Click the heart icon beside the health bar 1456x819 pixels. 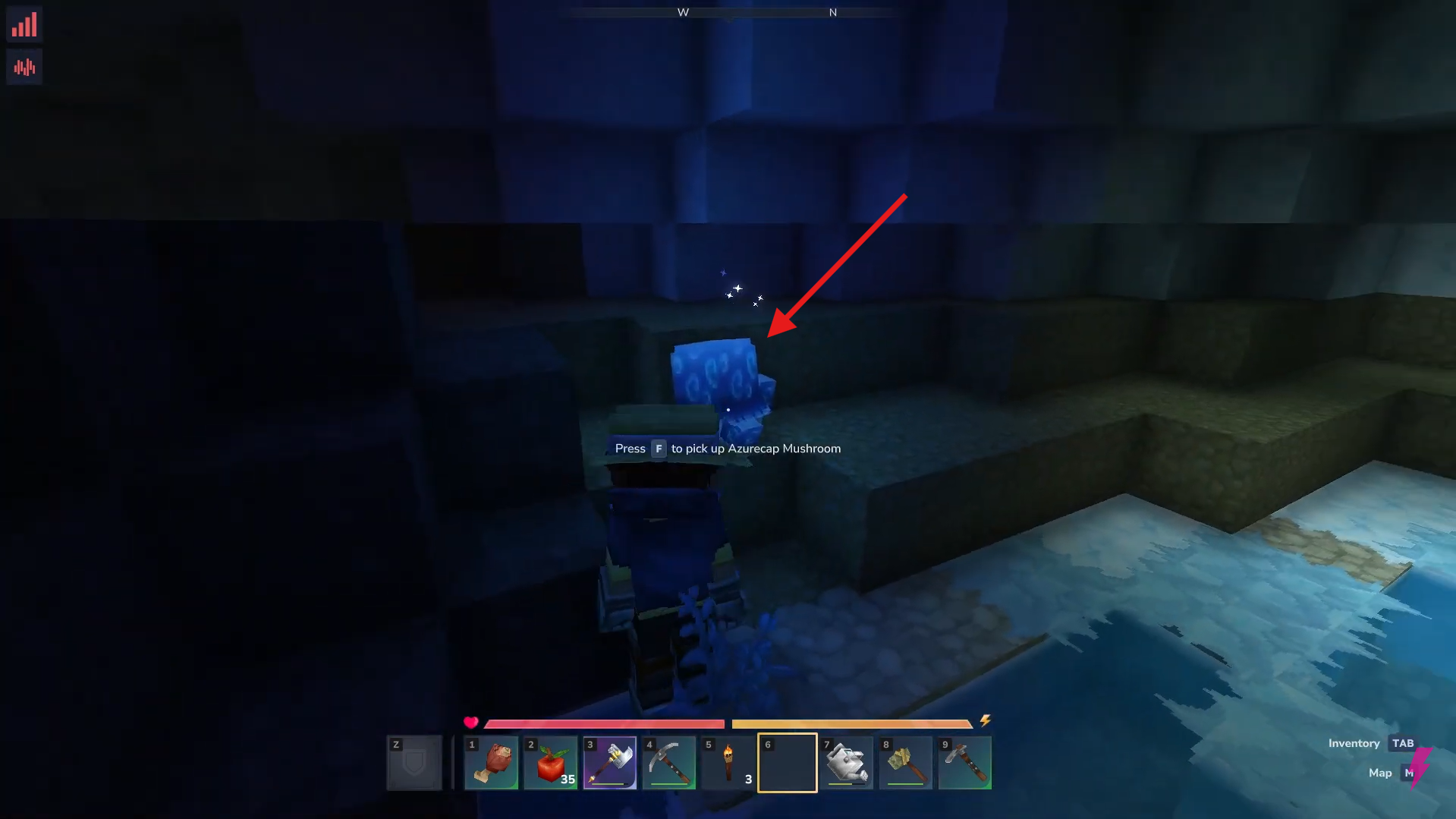pyautogui.click(x=471, y=722)
